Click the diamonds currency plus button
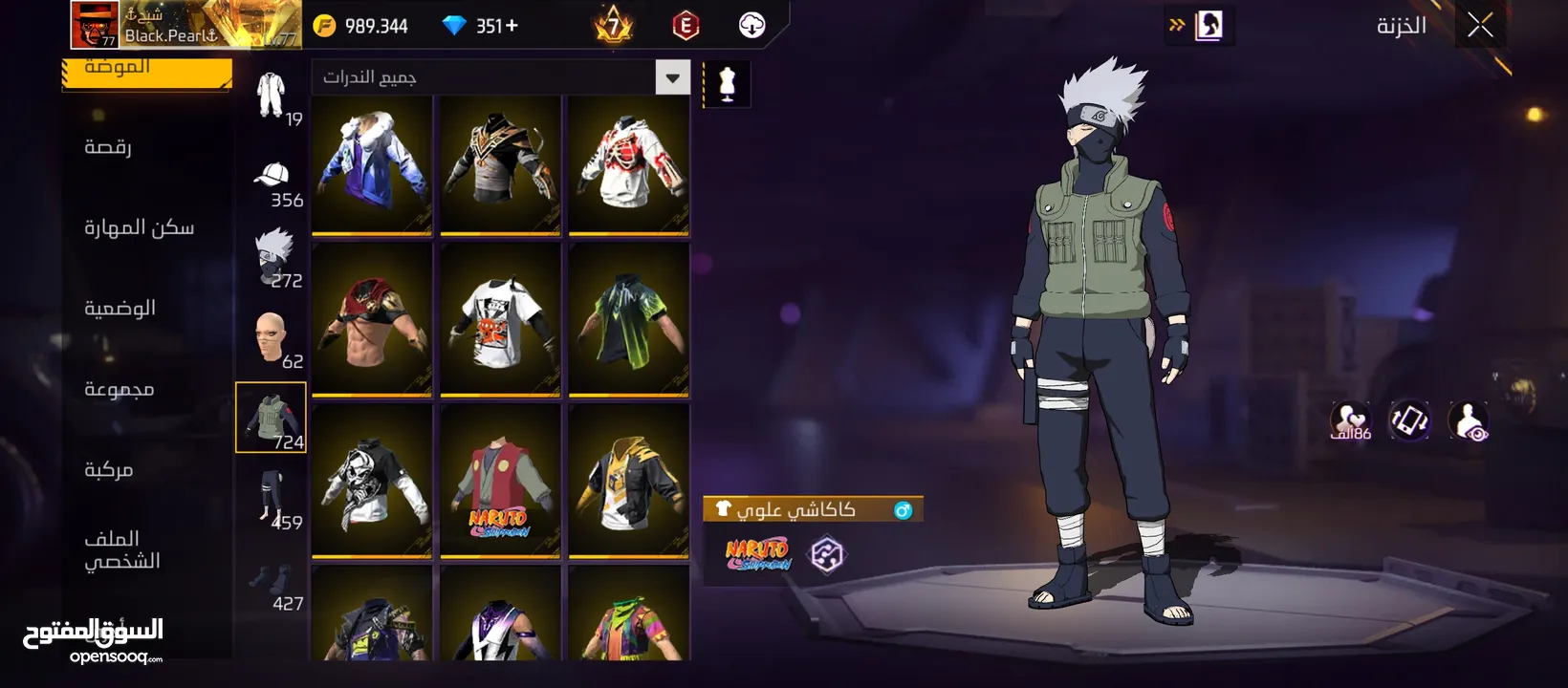The width and height of the screenshot is (1568, 688). [512, 26]
